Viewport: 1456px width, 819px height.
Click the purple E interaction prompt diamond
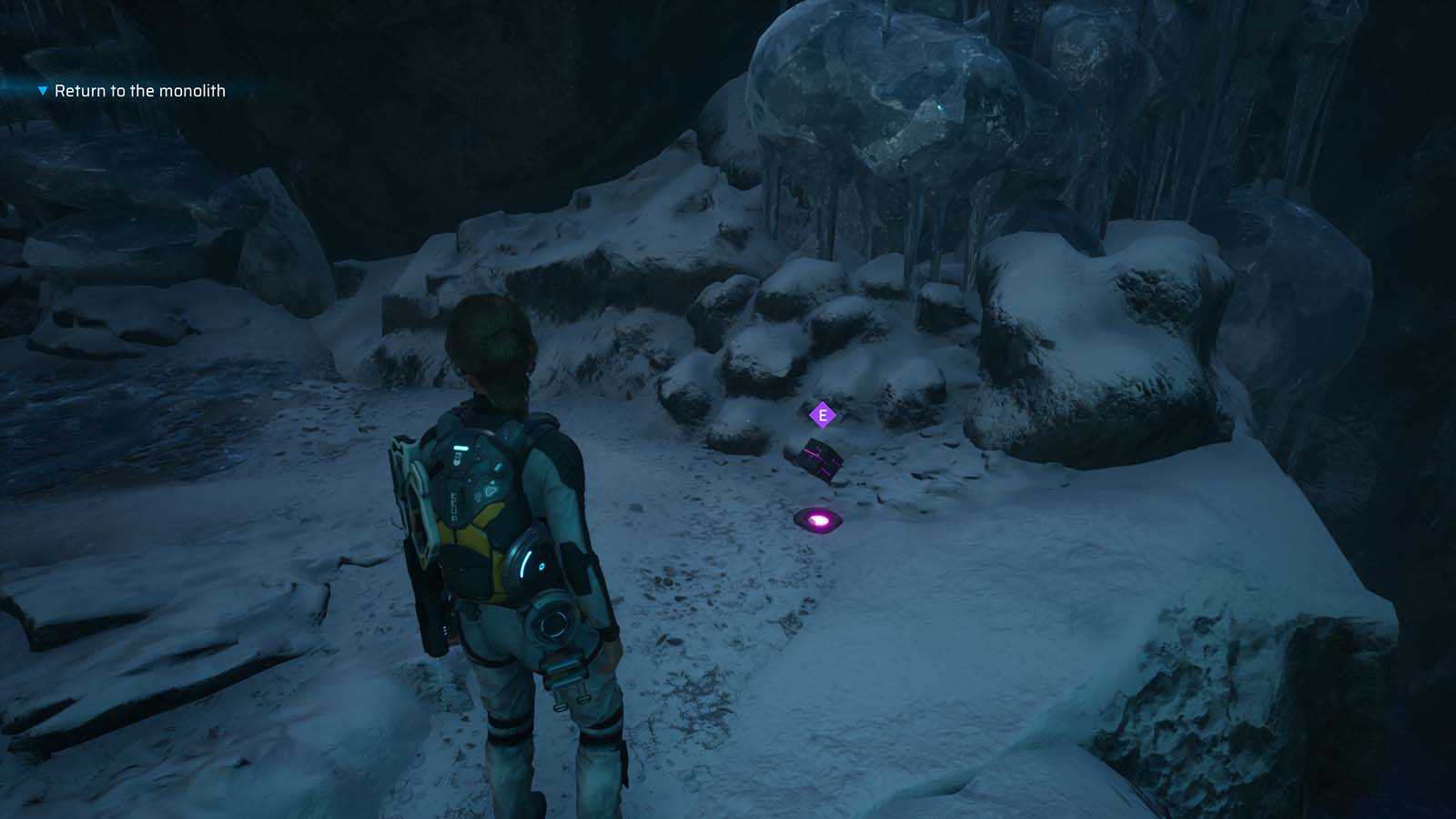pos(823,415)
